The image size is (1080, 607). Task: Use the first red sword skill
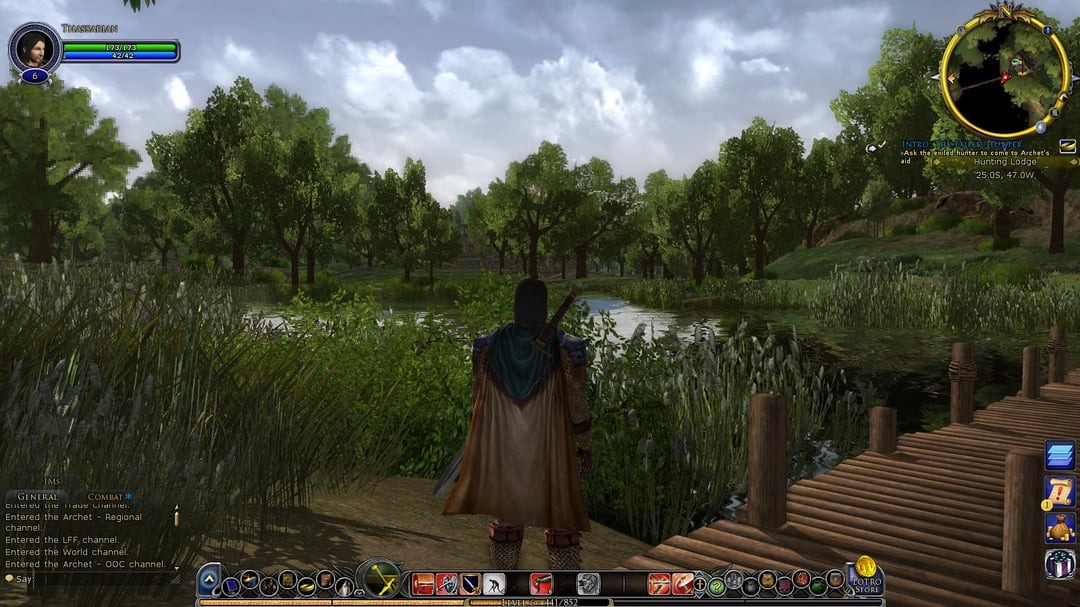point(424,584)
